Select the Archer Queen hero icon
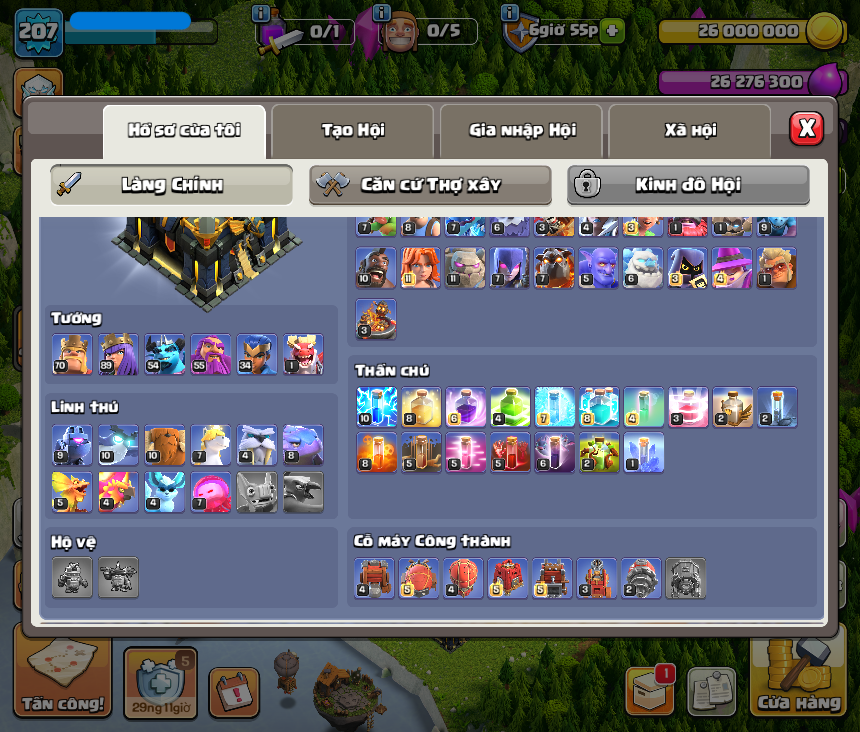Image resolution: width=860 pixels, height=732 pixels. 118,355
